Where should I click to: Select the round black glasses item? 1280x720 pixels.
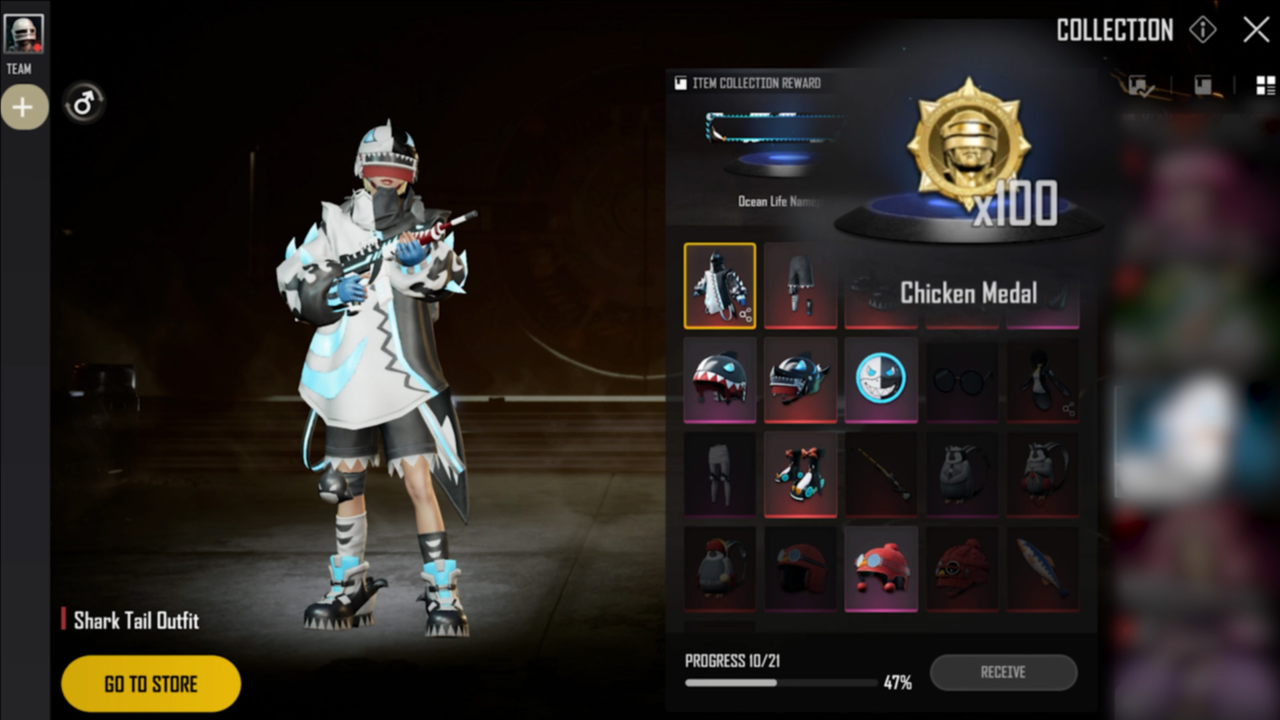tap(961, 380)
